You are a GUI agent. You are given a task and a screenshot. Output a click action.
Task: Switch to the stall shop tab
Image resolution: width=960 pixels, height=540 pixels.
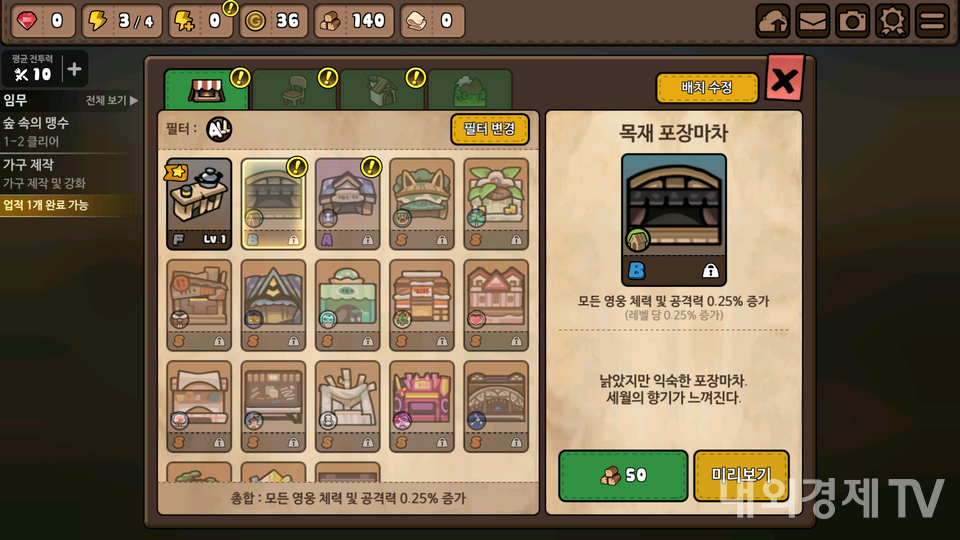(x=205, y=90)
